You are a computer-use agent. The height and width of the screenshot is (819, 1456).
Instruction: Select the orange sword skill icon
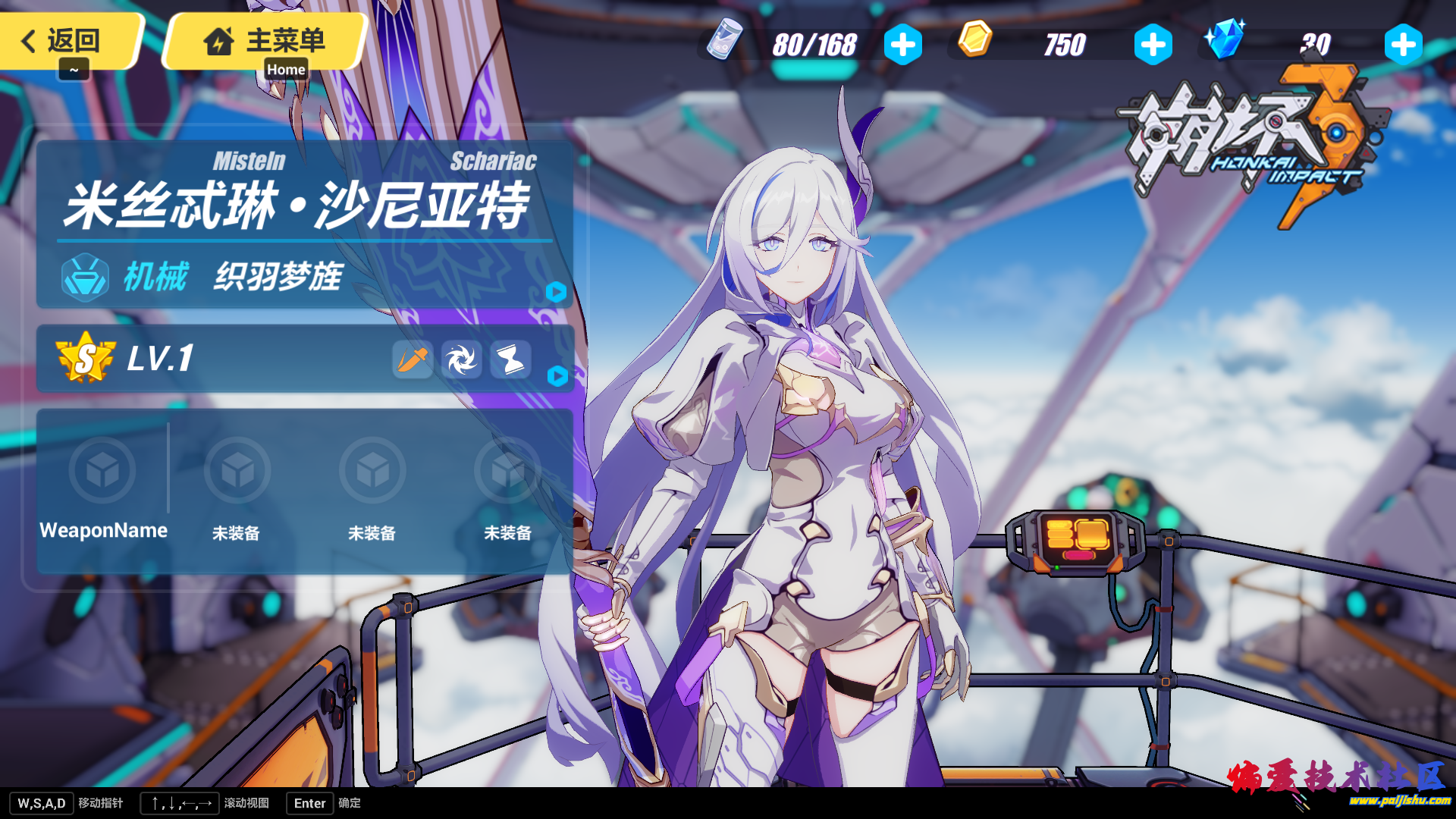tap(413, 359)
